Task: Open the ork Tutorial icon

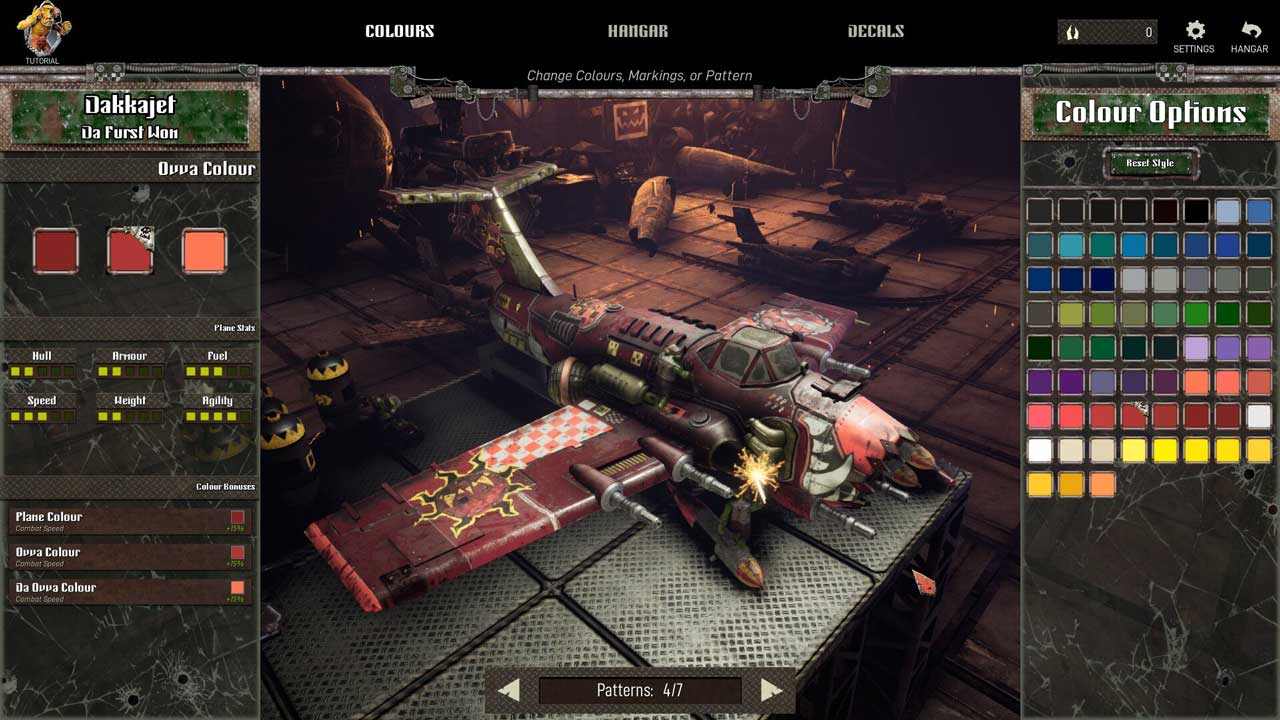Action: [x=42, y=32]
